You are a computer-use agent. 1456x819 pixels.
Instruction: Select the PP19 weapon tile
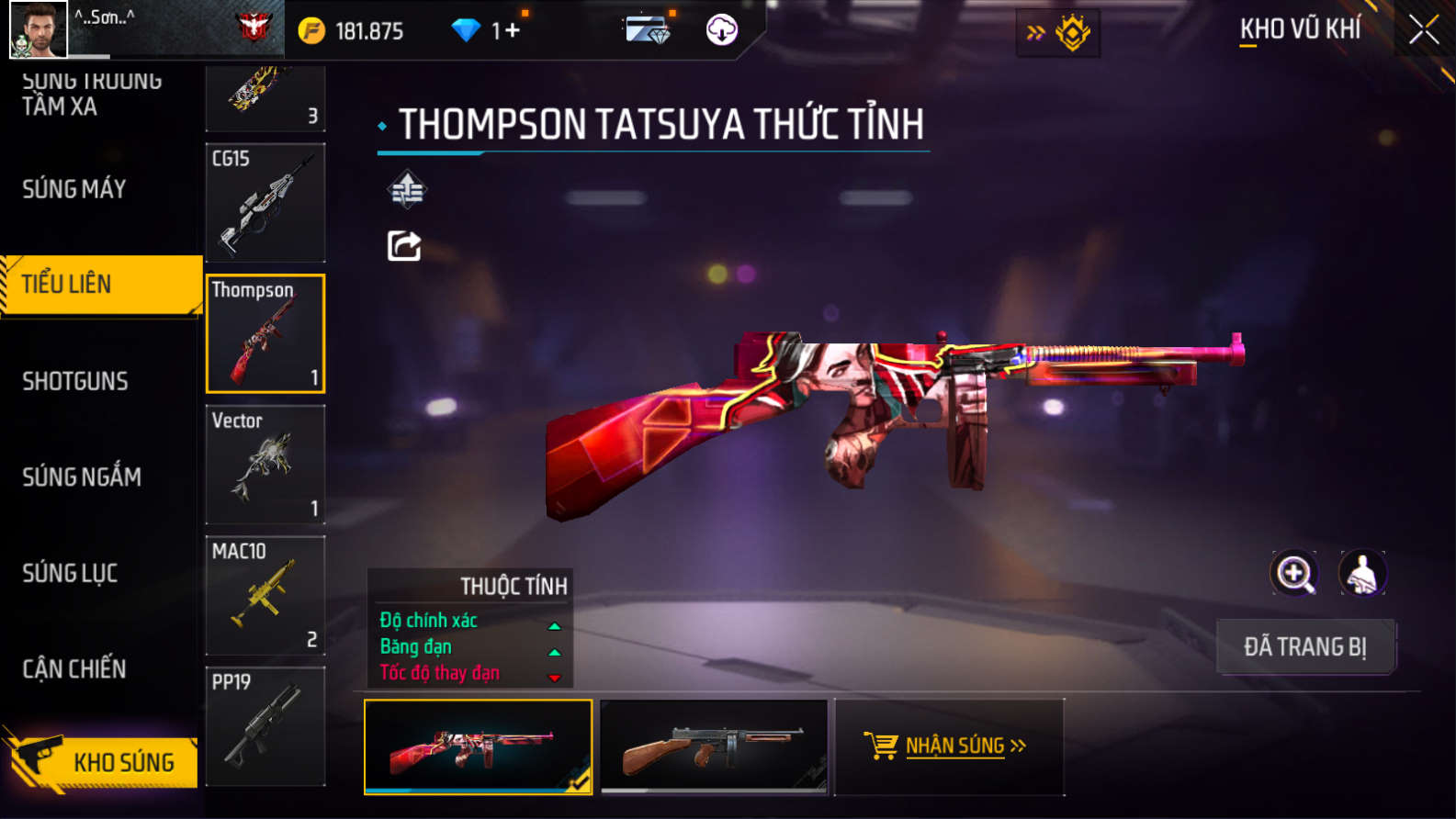click(x=265, y=725)
